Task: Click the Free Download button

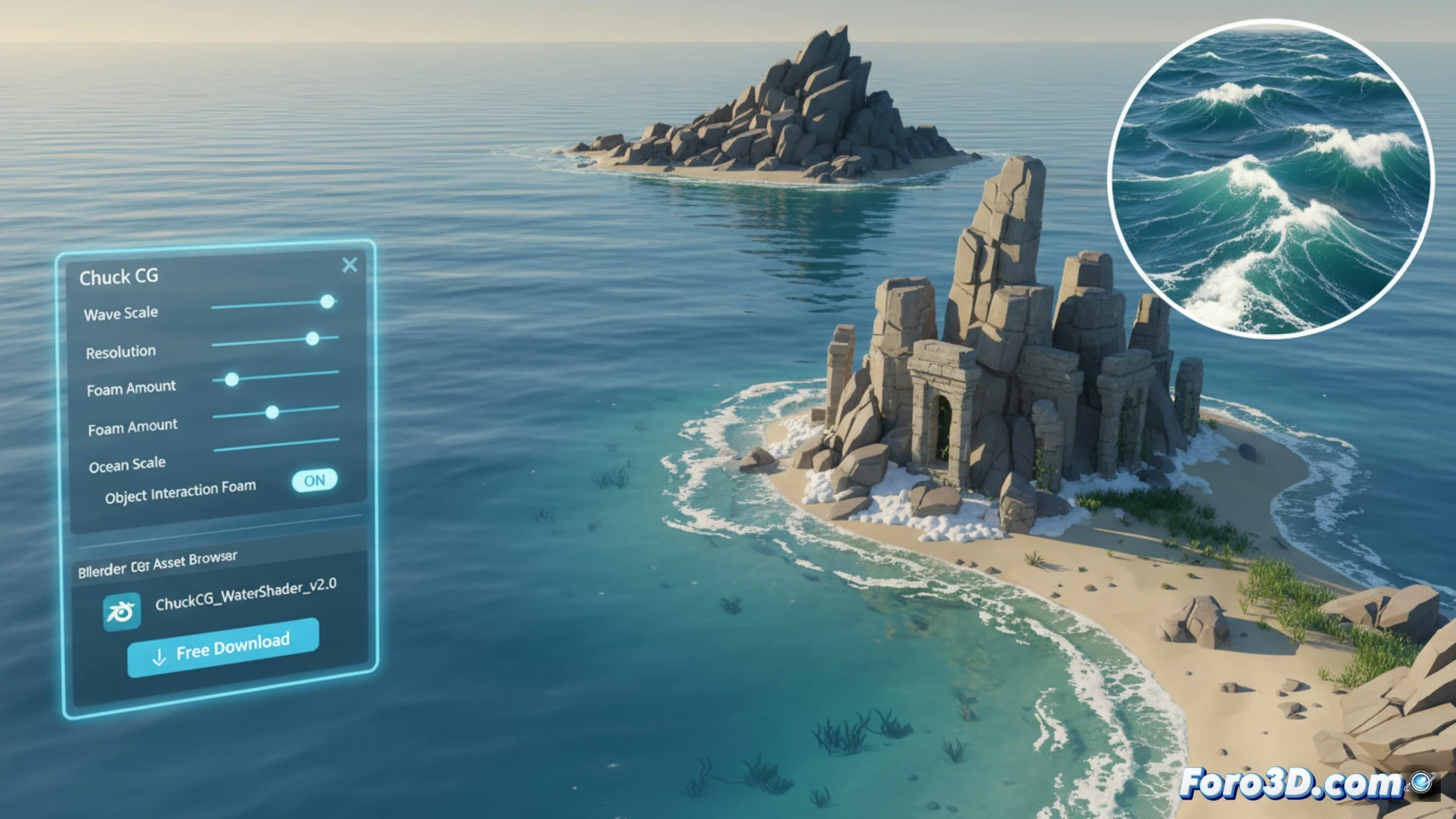Action: pyautogui.click(x=223, y=647)
